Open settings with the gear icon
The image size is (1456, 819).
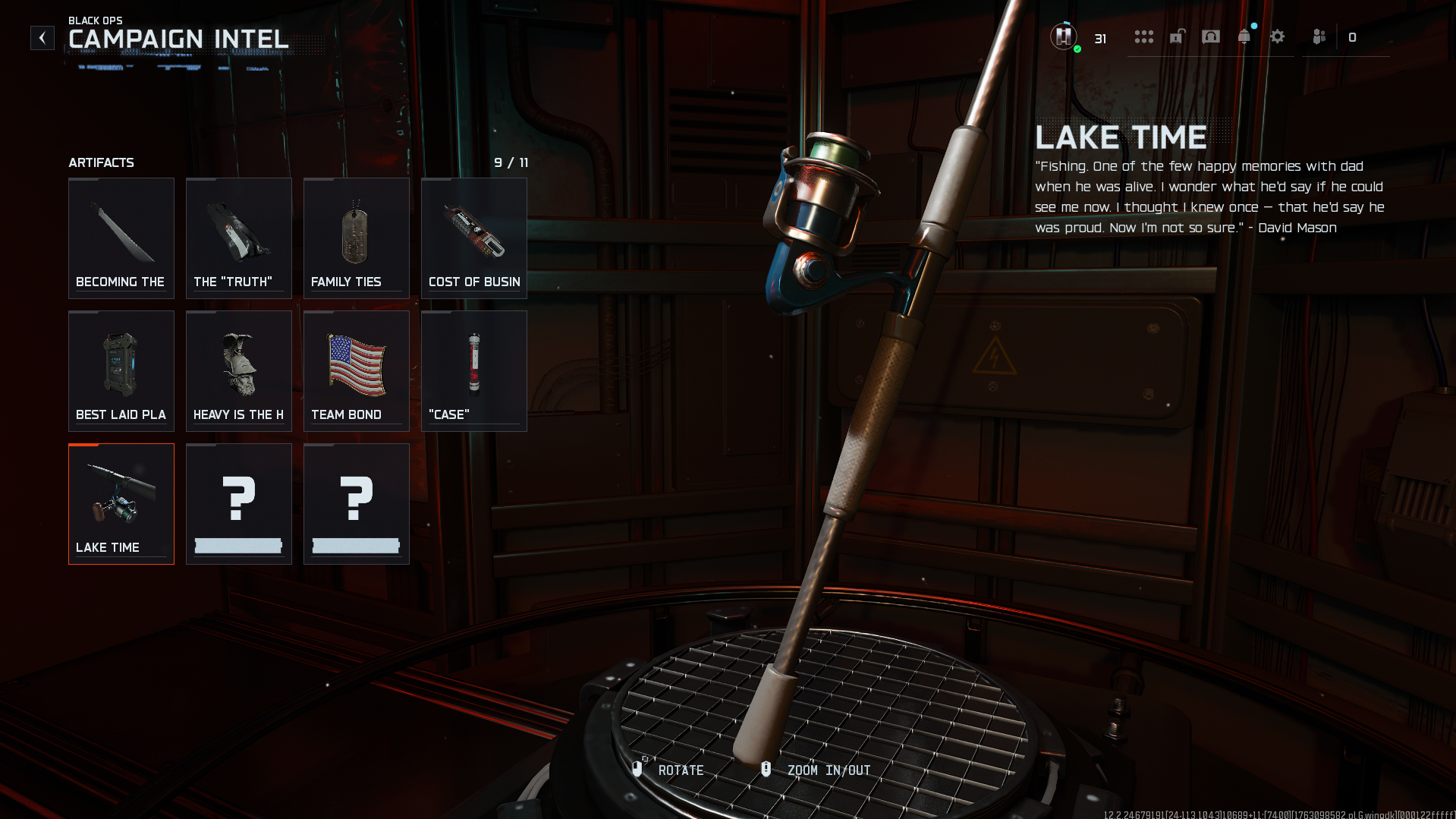pos(1278,37)
